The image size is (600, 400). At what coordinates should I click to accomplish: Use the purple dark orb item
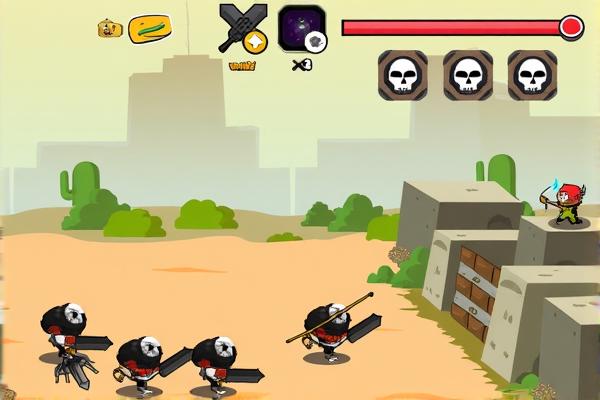301,28
